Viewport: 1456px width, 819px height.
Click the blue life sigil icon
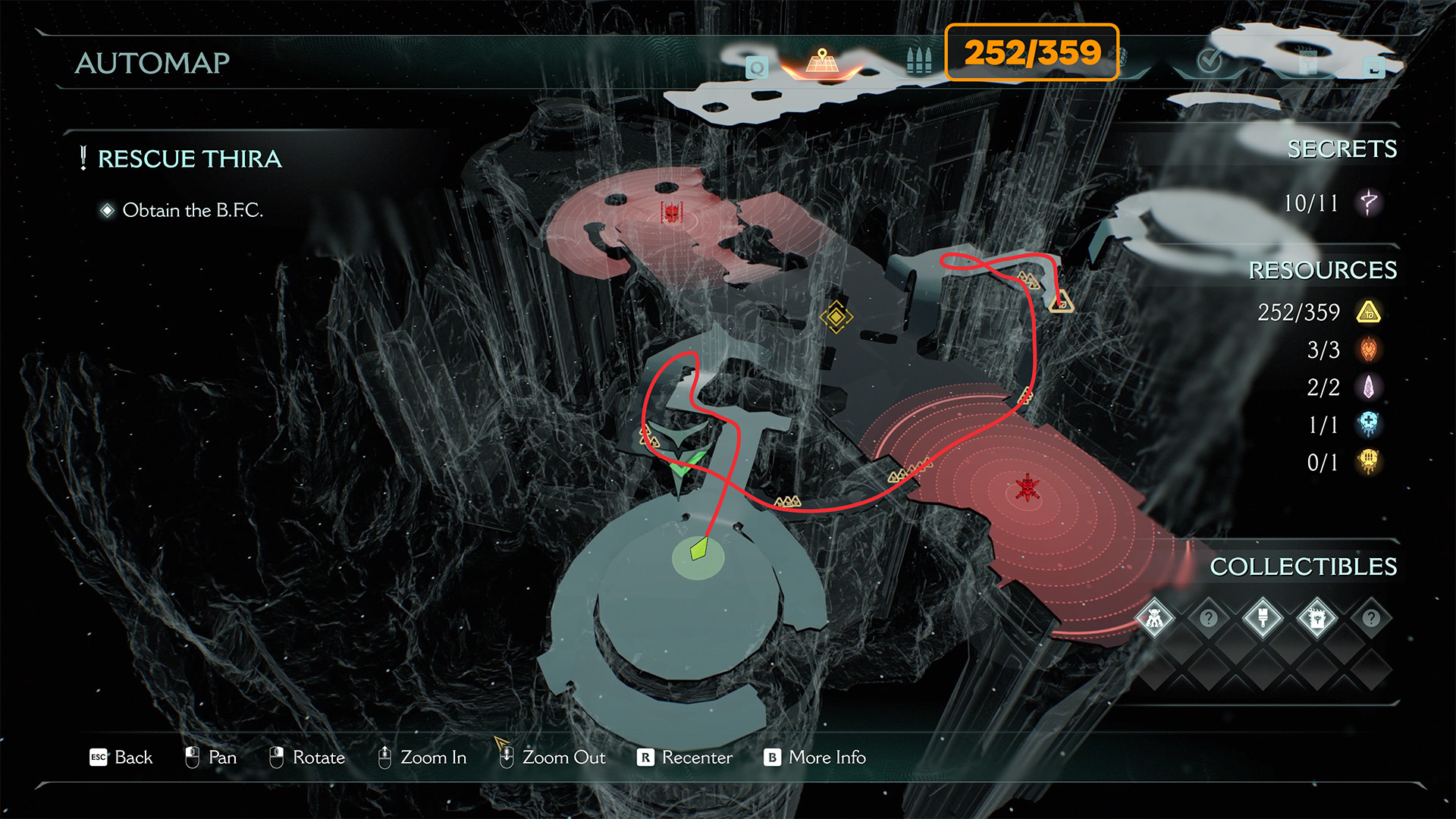click(x=1369, y=425)
